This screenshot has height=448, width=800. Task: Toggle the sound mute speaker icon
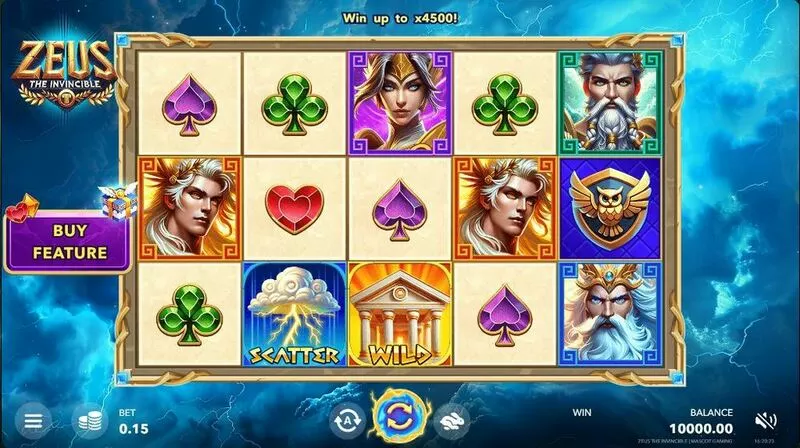pos(767,420)
